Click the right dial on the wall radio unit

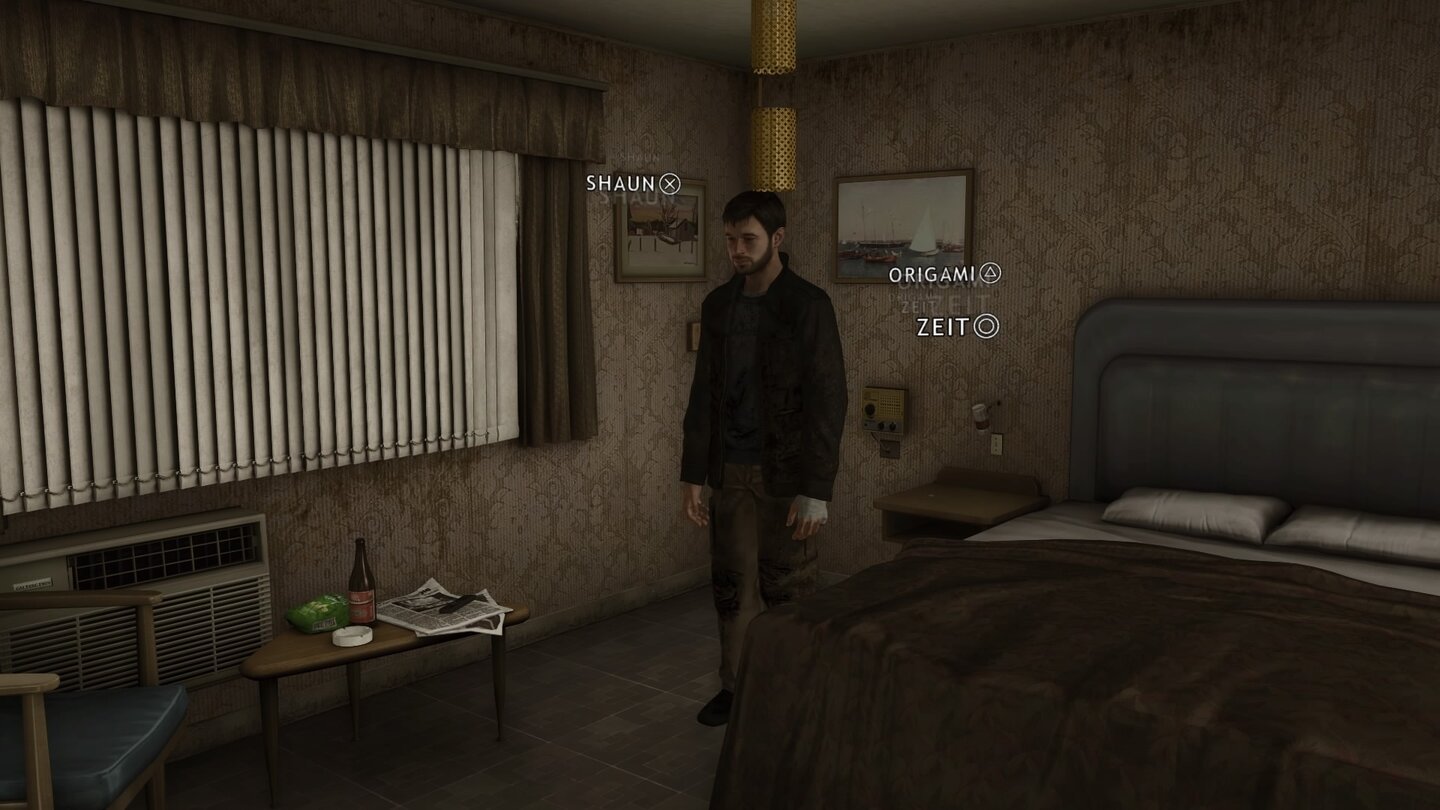pyautogui.click(x=892, y=426)
